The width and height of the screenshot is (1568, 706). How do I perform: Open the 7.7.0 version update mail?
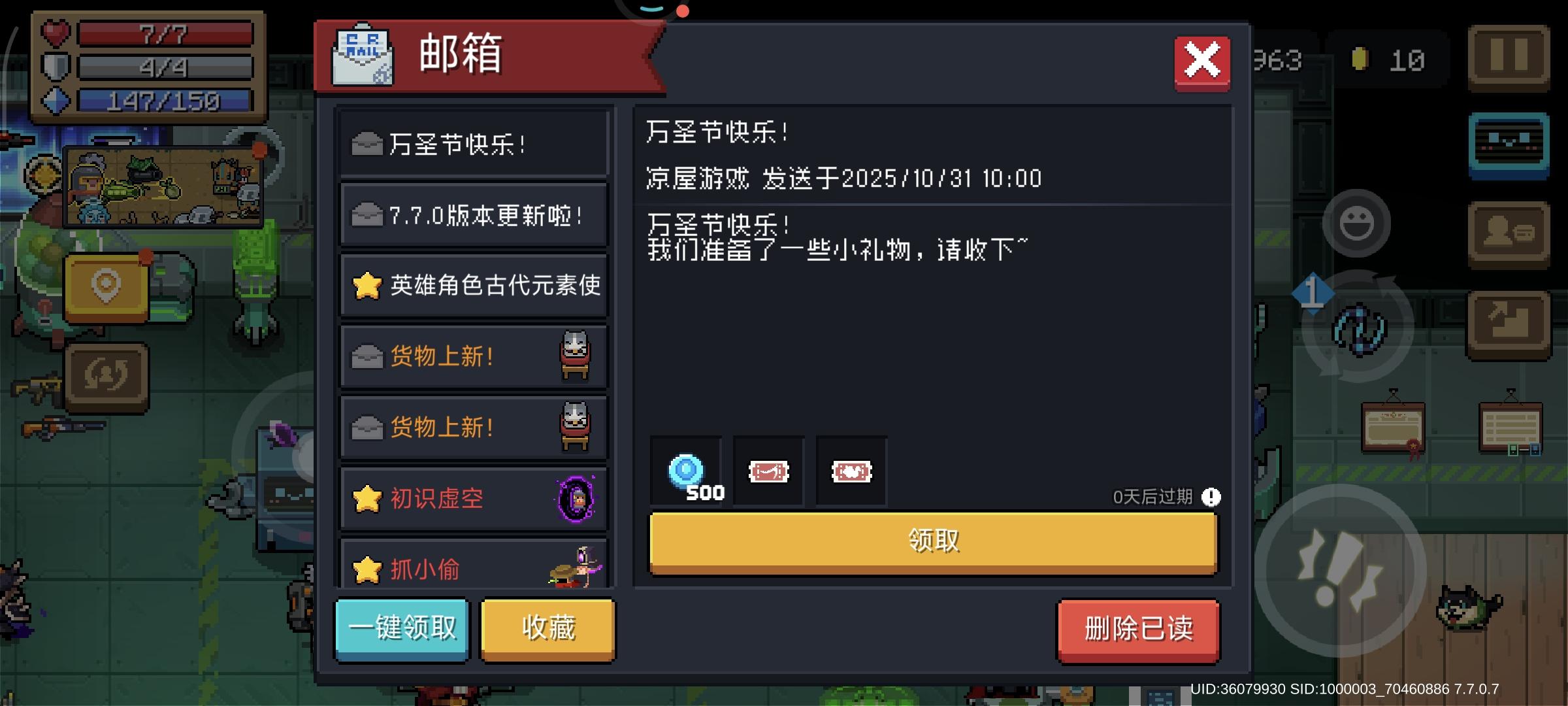pyautogui.click(x=473, y=214)
